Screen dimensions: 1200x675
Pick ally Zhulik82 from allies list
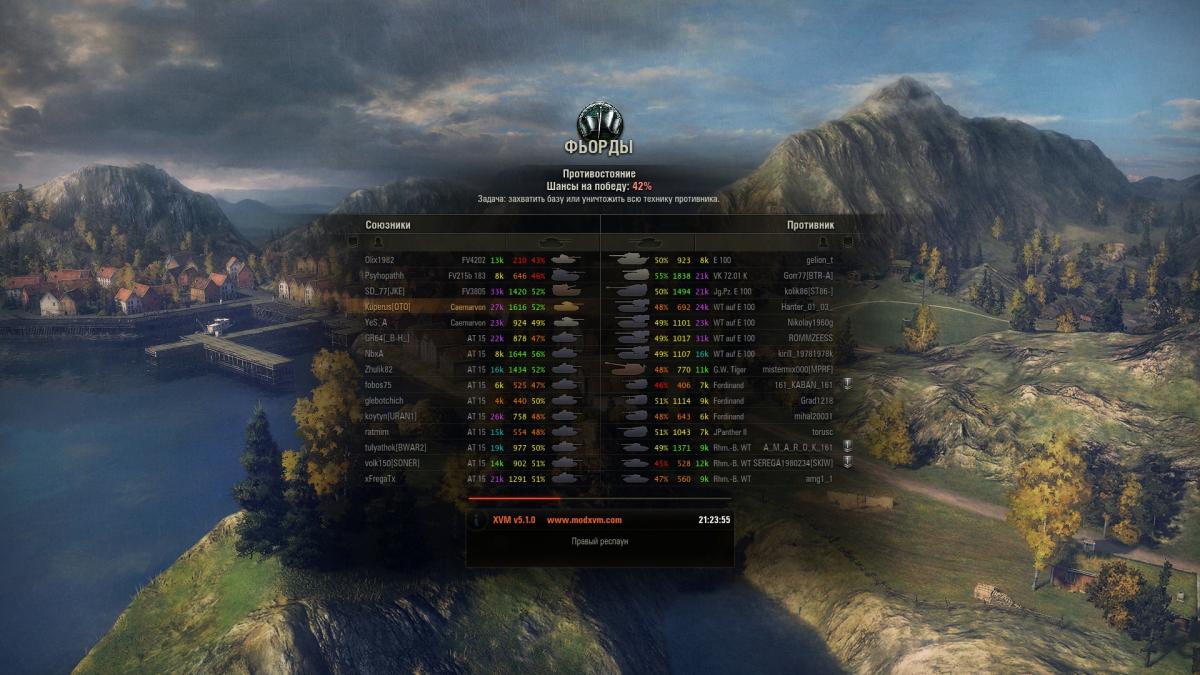(380, 370)
